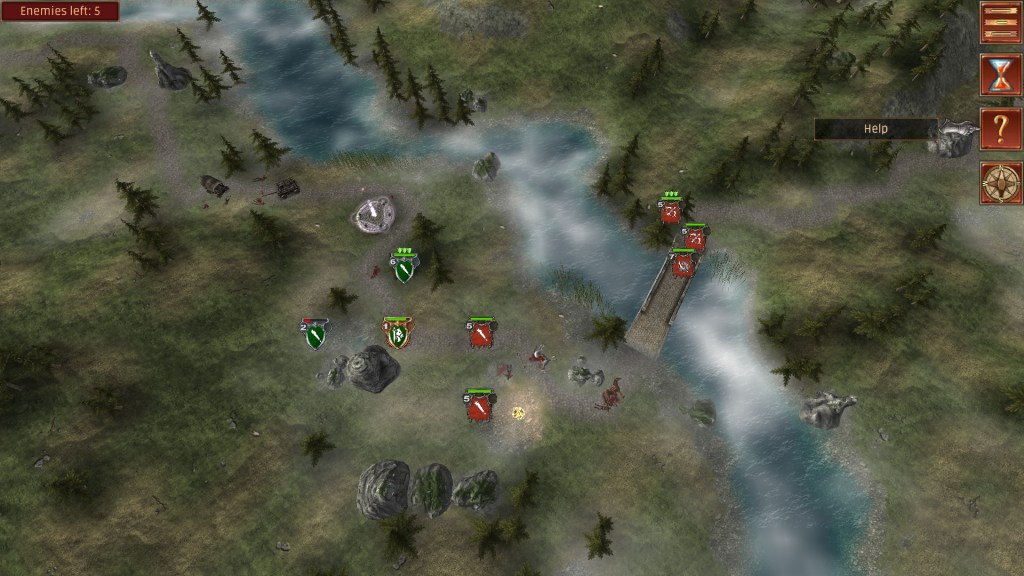
Task: Click the compass rose button
Action: (1000, 183)
